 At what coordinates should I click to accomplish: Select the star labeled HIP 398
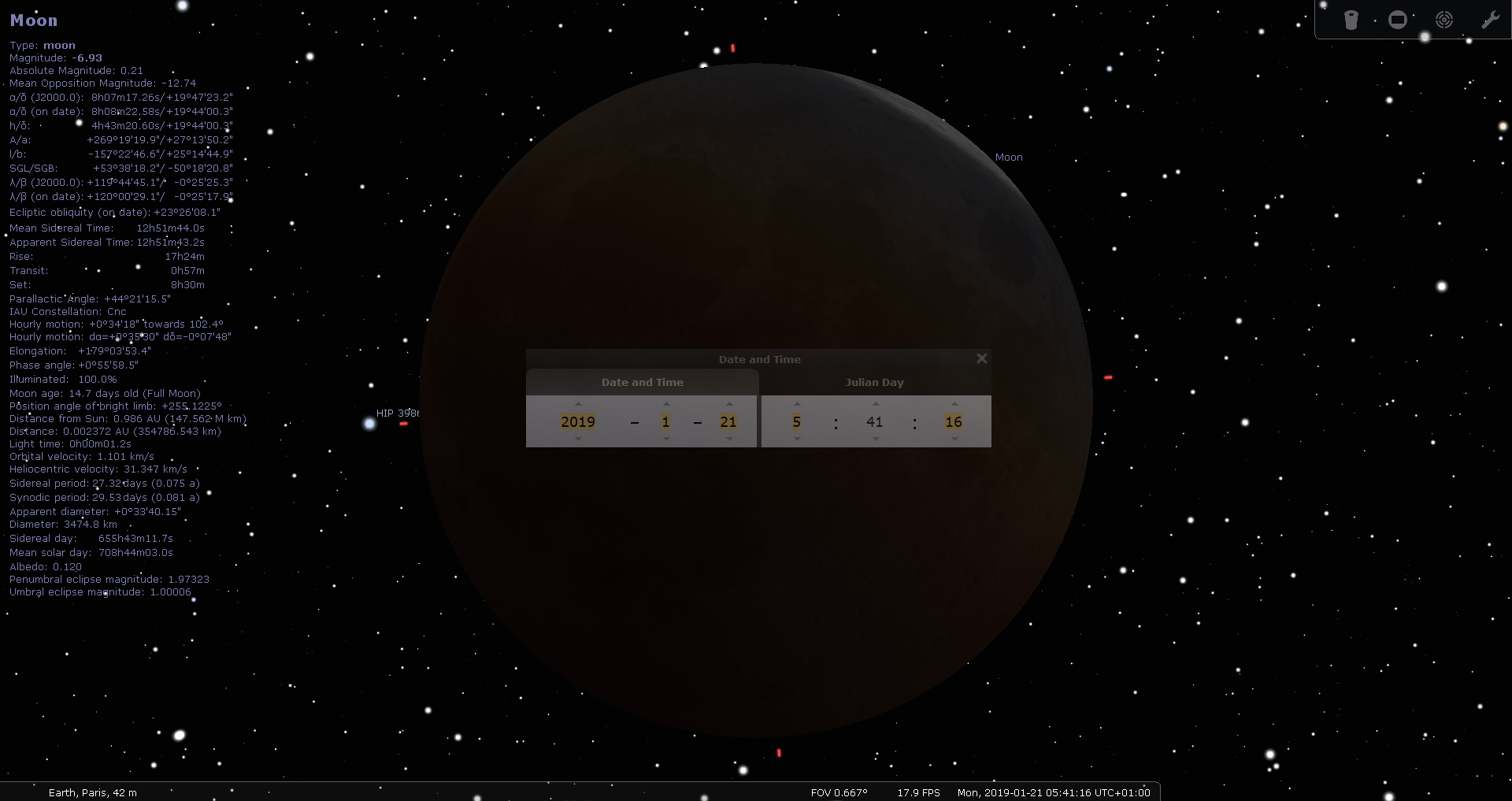point(398,413)
